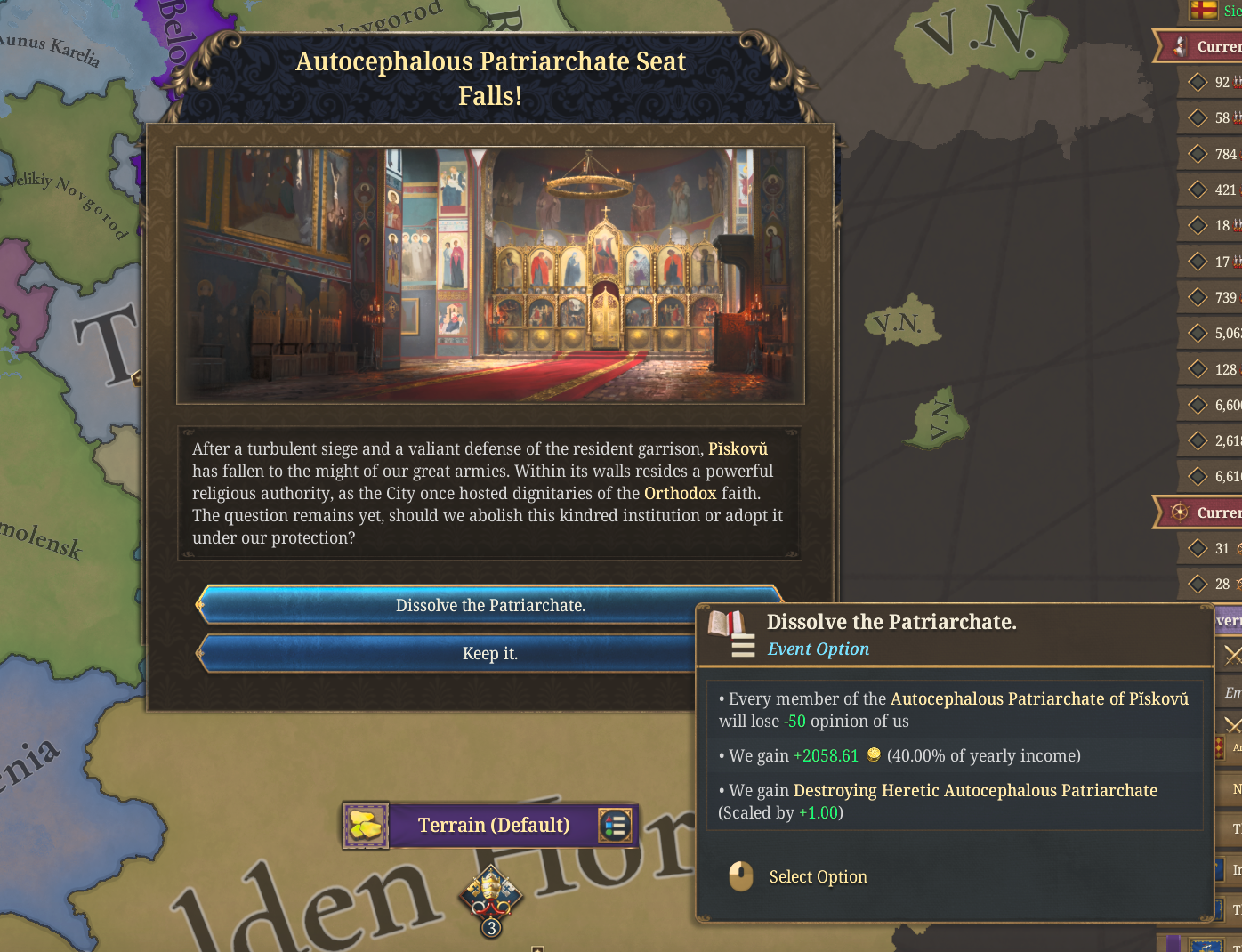Click the yellow terrain mapmode icon
The image size is (1242, 952).
365,825
